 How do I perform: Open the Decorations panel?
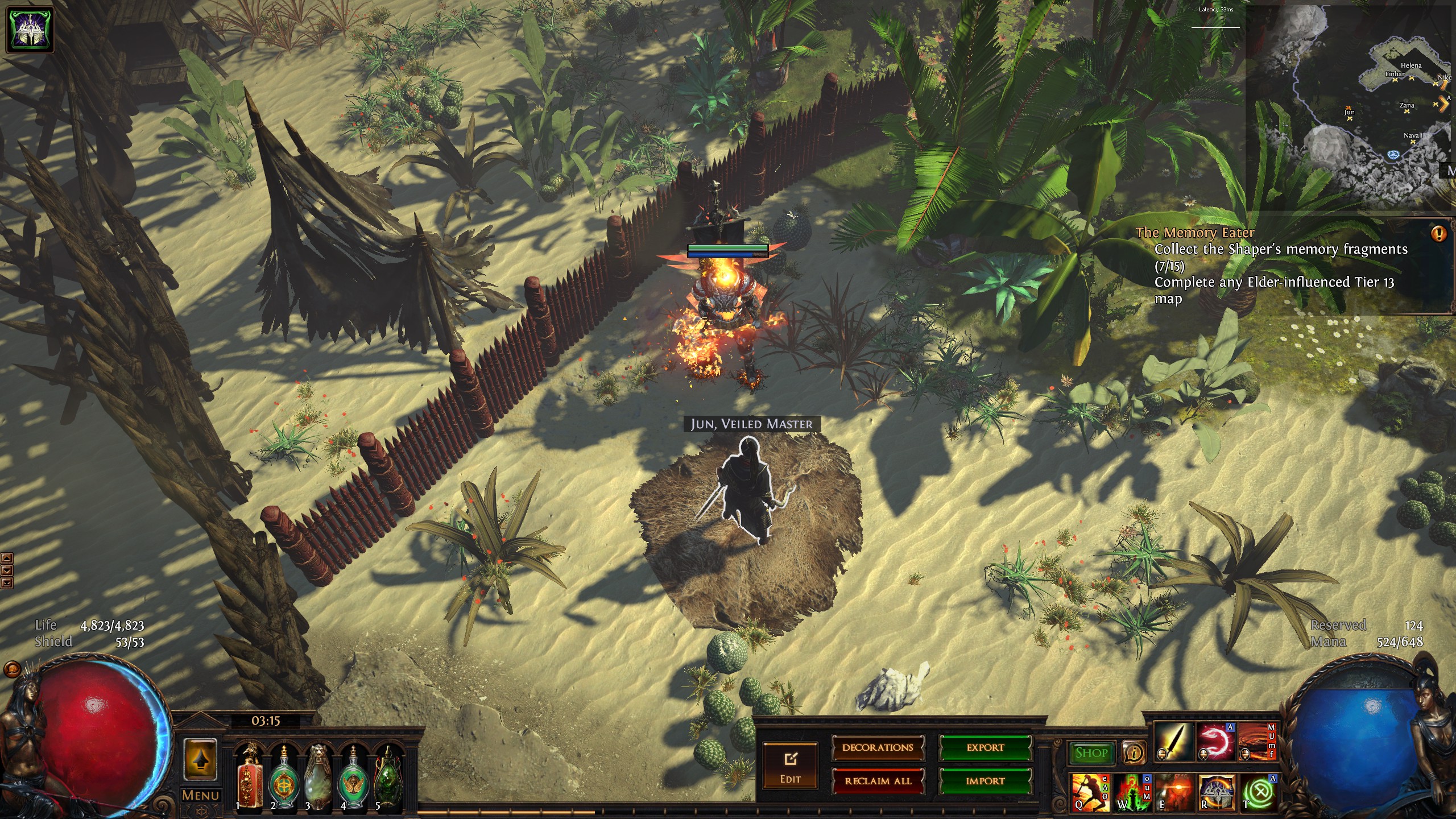(x=878, y=748)
